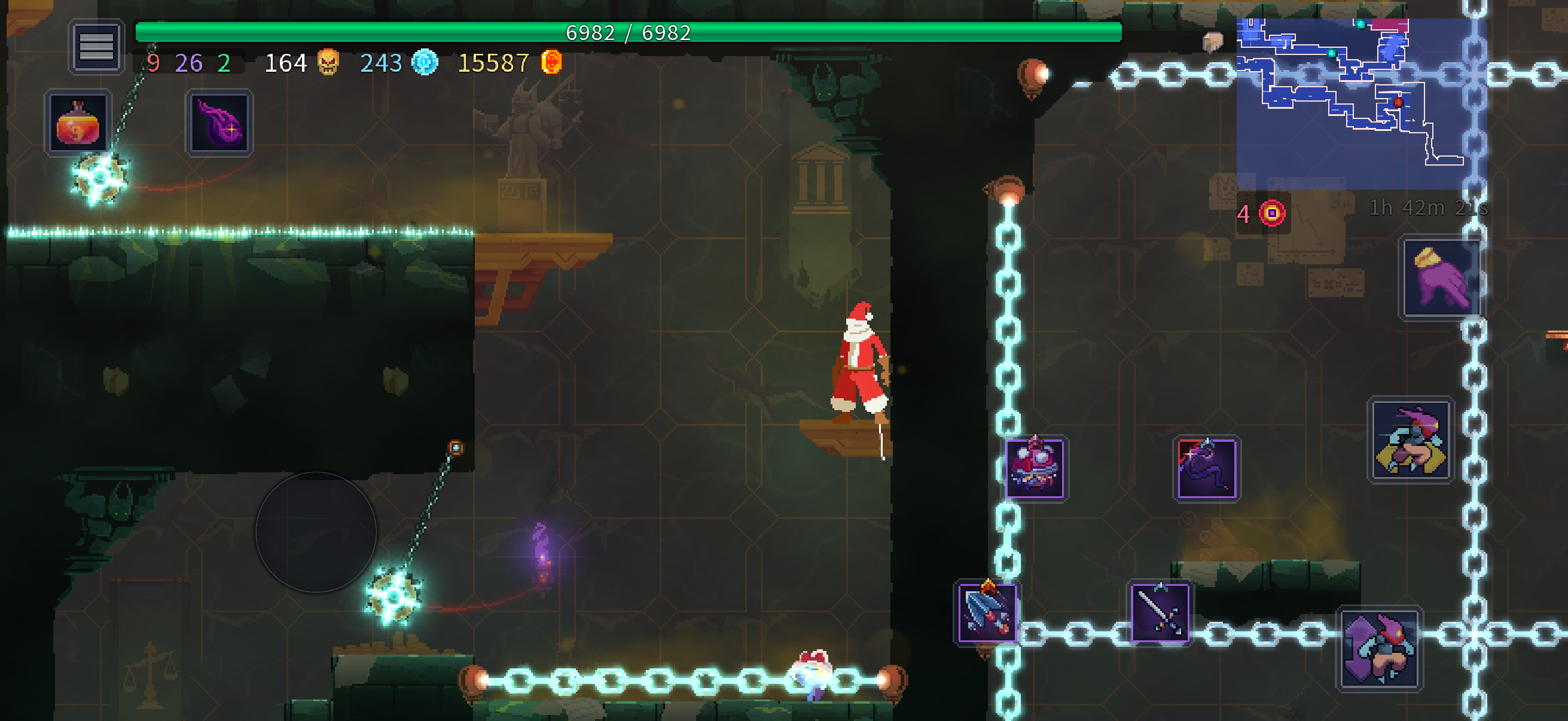Drink the orange health flask
The width and height of the screenshot is (1568, 721).
(78, 124)
